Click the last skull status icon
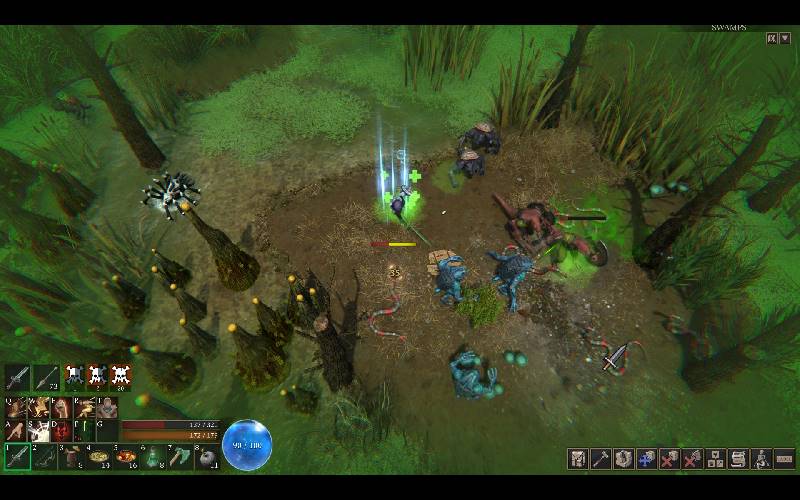The width and height of the screenshot is (800, 500). tap(122, 377)
